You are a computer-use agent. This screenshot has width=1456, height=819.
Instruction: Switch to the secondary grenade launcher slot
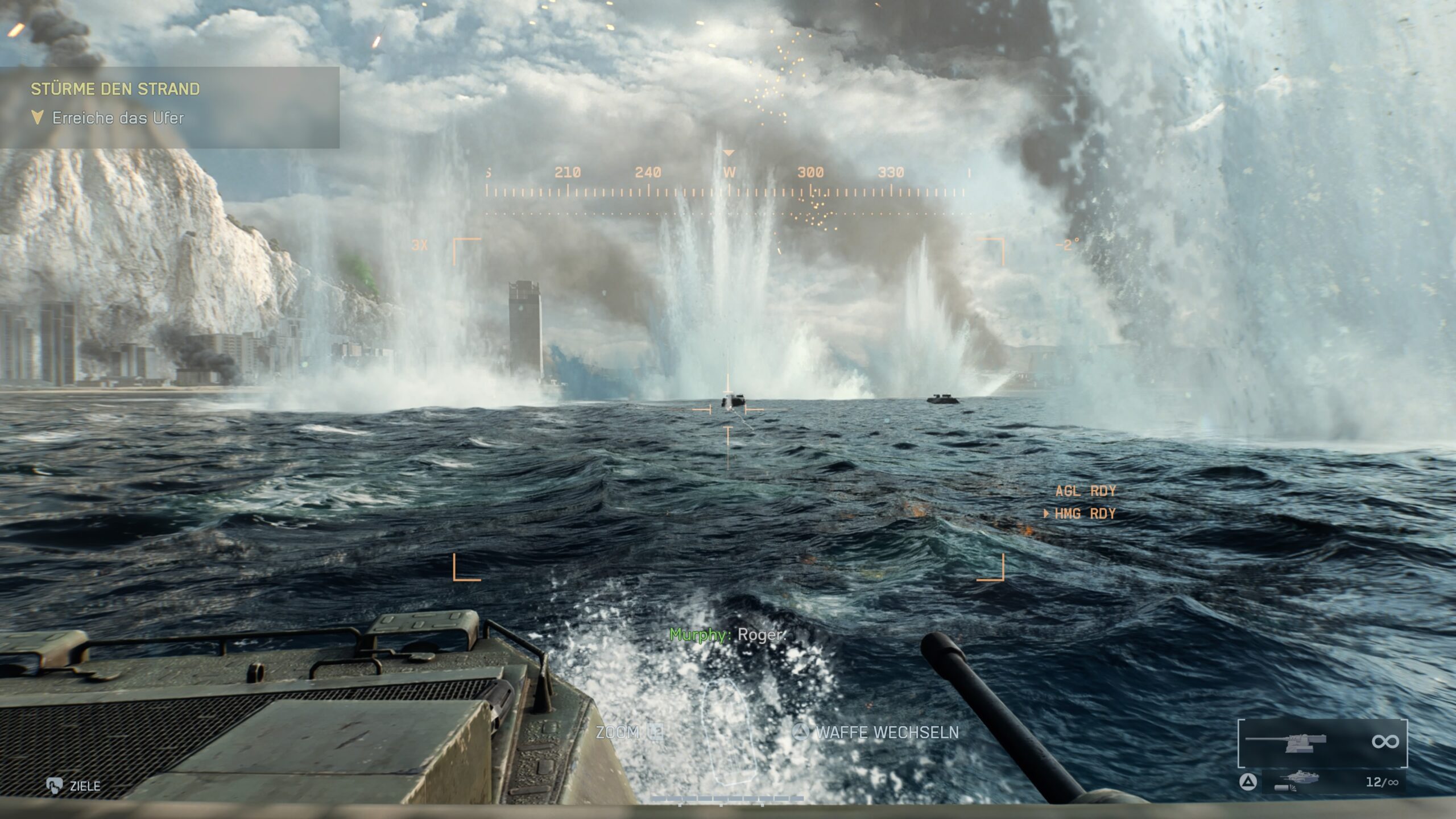click(1332, 782)
